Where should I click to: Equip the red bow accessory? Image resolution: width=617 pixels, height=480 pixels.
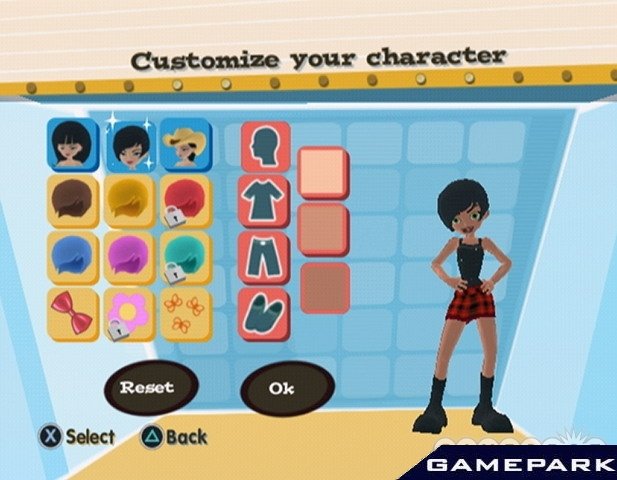[73, 312]
